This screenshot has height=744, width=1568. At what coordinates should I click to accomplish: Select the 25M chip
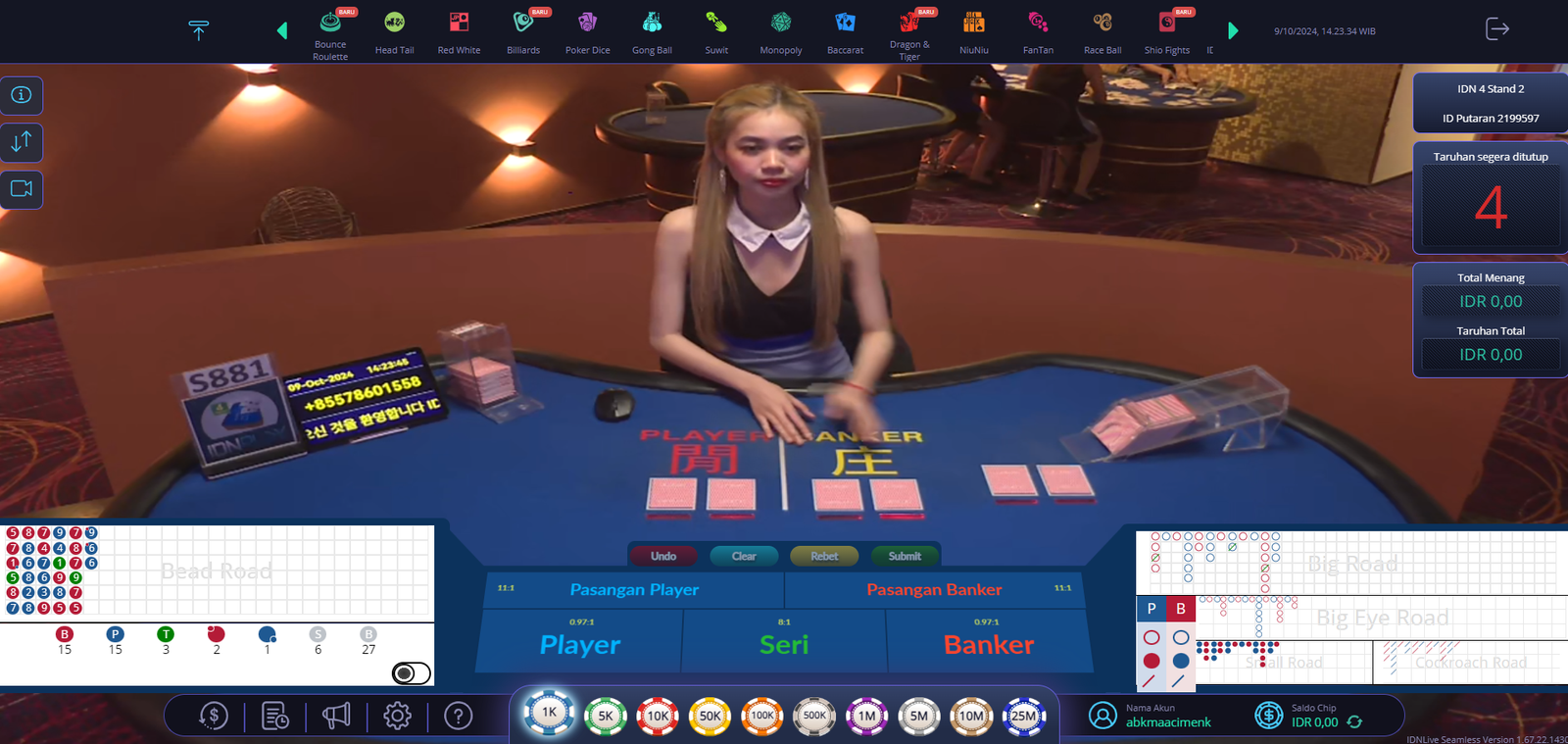coord(1023,716)
